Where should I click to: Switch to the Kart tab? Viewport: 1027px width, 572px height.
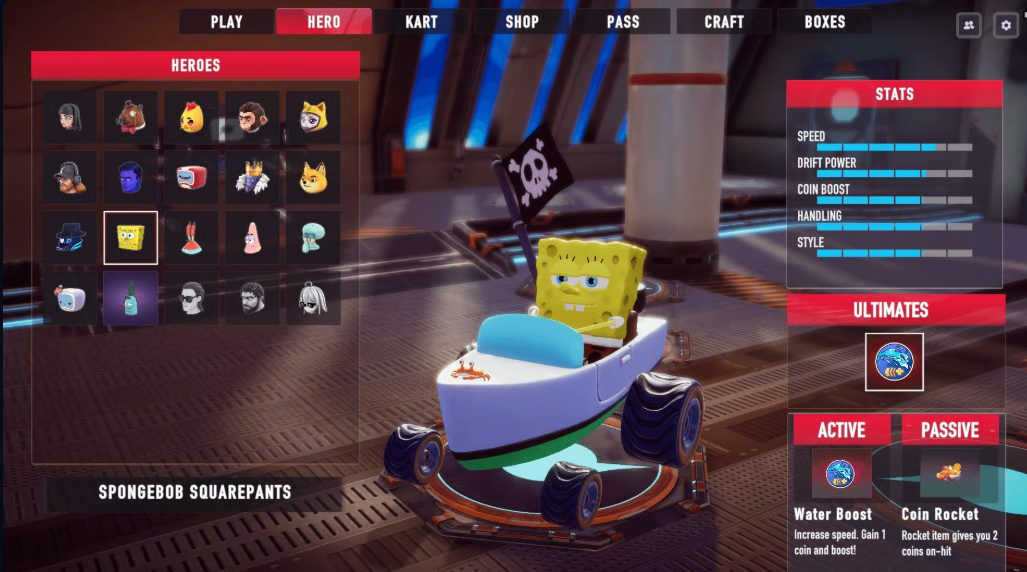pyautogui.click(x=421, y=21)
